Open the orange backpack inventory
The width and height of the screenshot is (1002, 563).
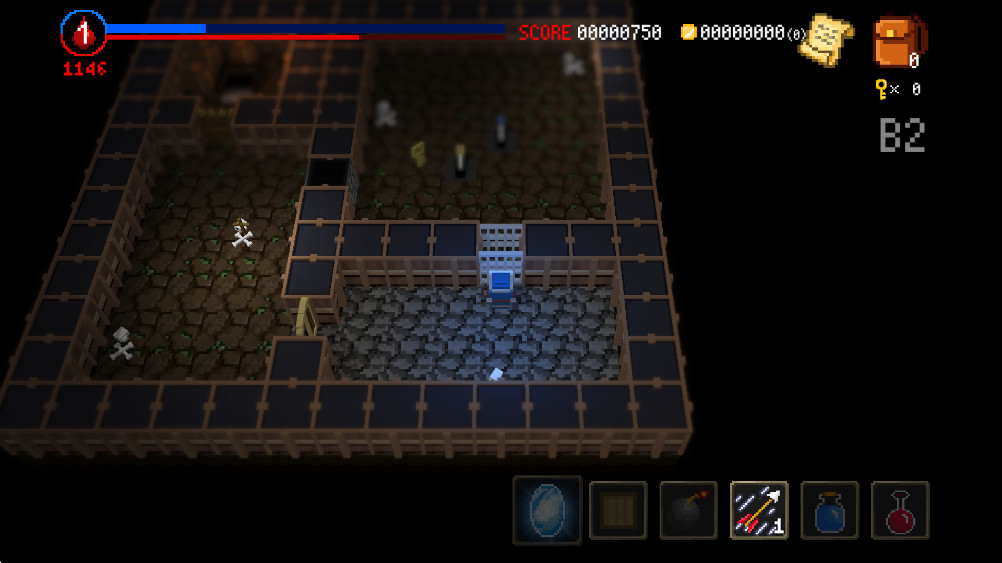897,41
